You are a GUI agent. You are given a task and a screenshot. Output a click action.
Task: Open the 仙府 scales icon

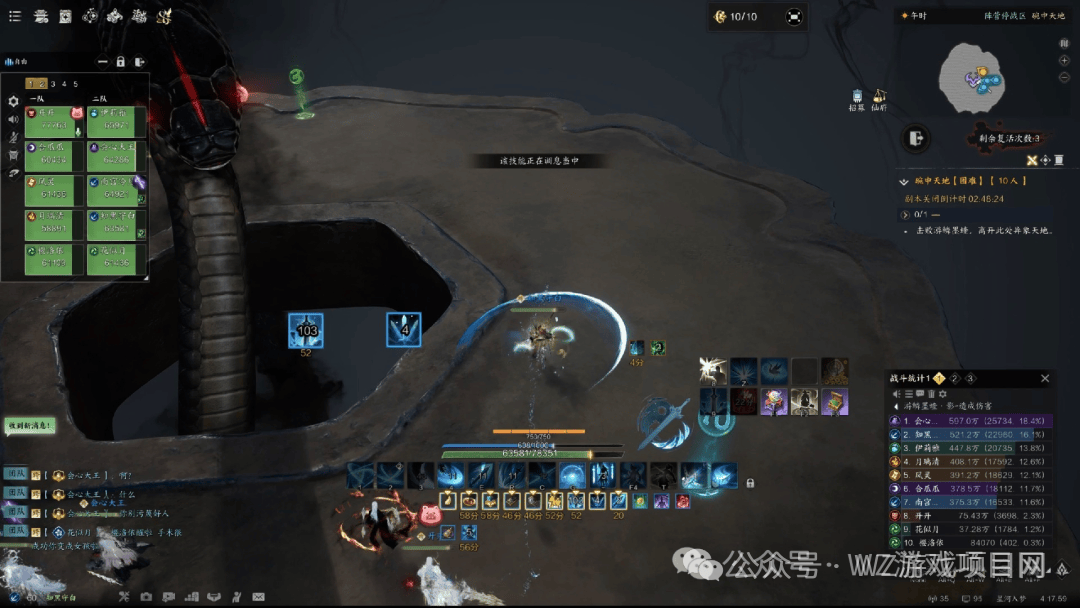879,97
